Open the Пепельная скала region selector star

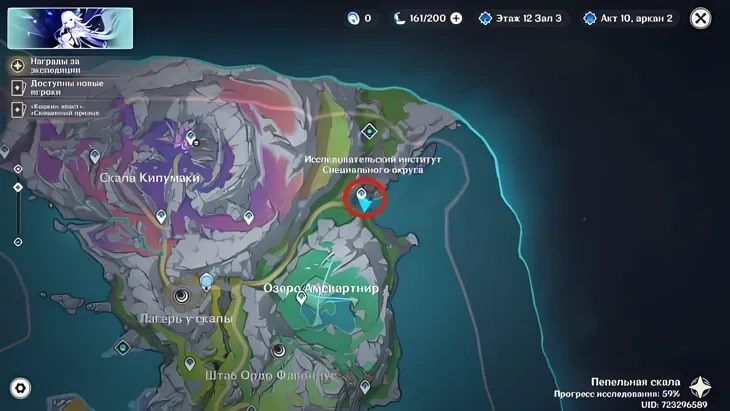point(703,388)
